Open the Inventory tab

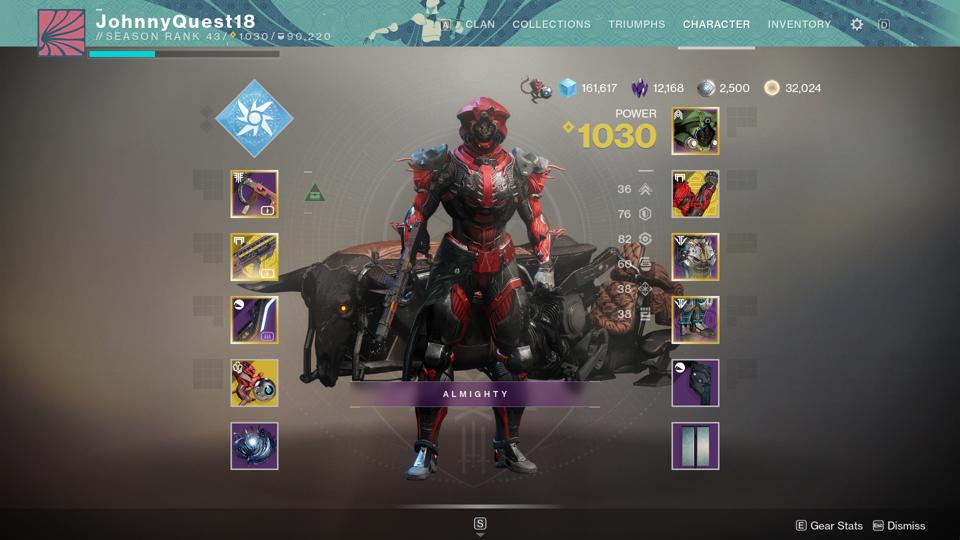click(799, 24)
